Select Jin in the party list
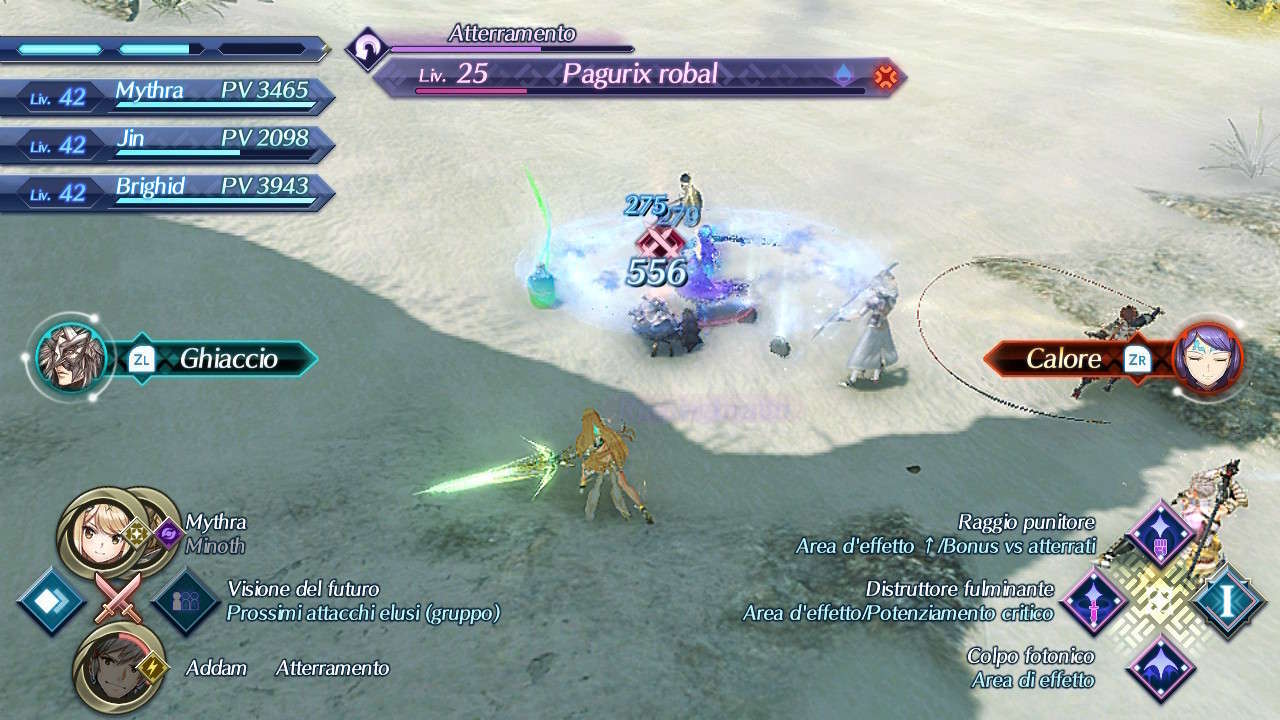 pyautogui.click(x=170, y=145)
